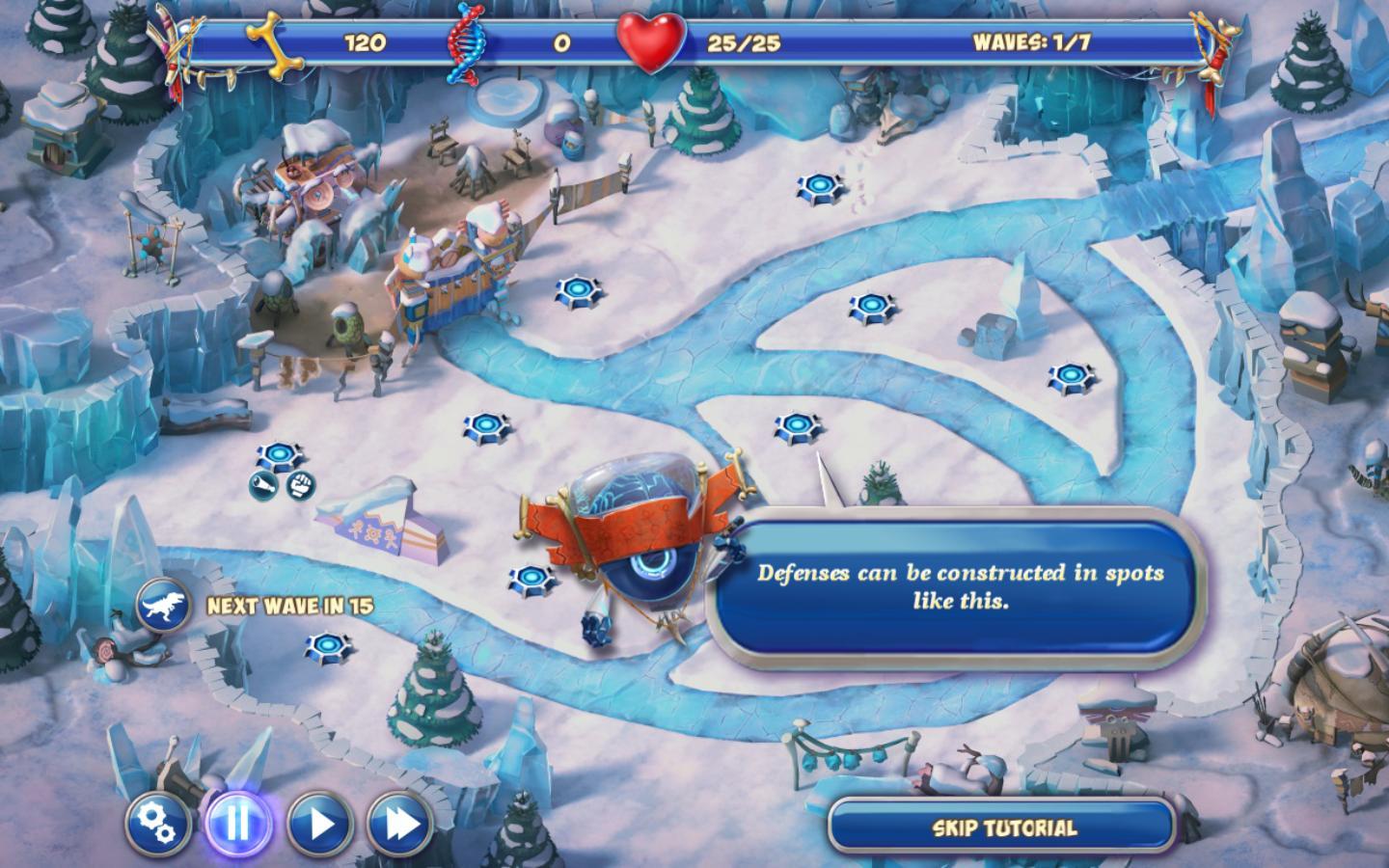Open the gear settings menu
The height and width of the screenshot is (868, 1389).
[x=156, y=824]
